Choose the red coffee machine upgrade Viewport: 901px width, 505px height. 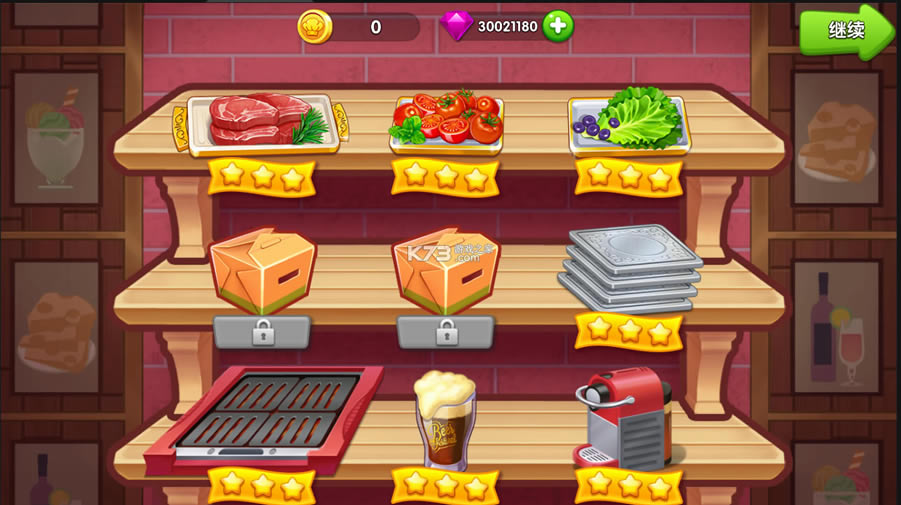pyautogui.click(x=627, y=417)
